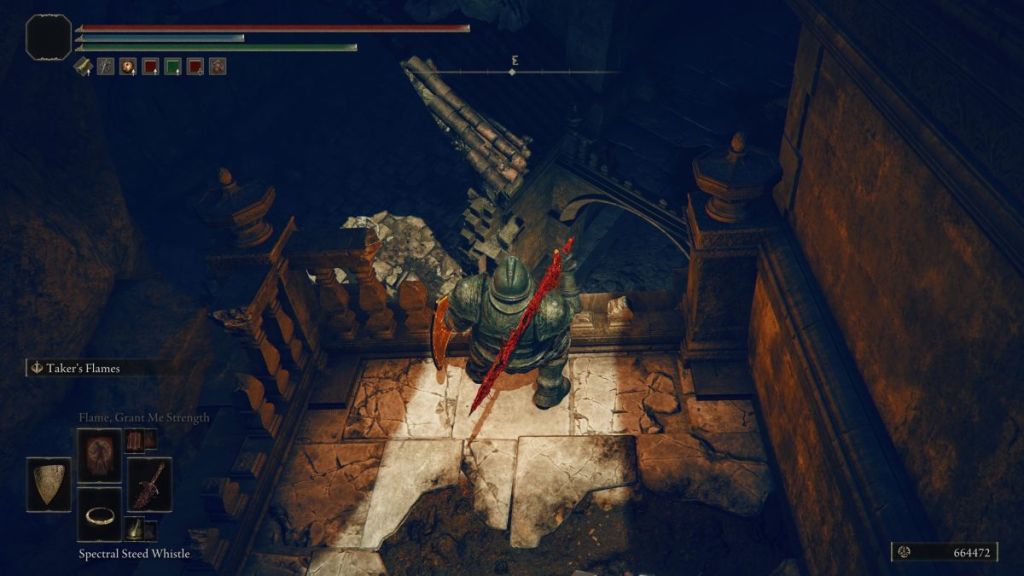Choose the Flame, Grant Me Strength spell slot

99,455
